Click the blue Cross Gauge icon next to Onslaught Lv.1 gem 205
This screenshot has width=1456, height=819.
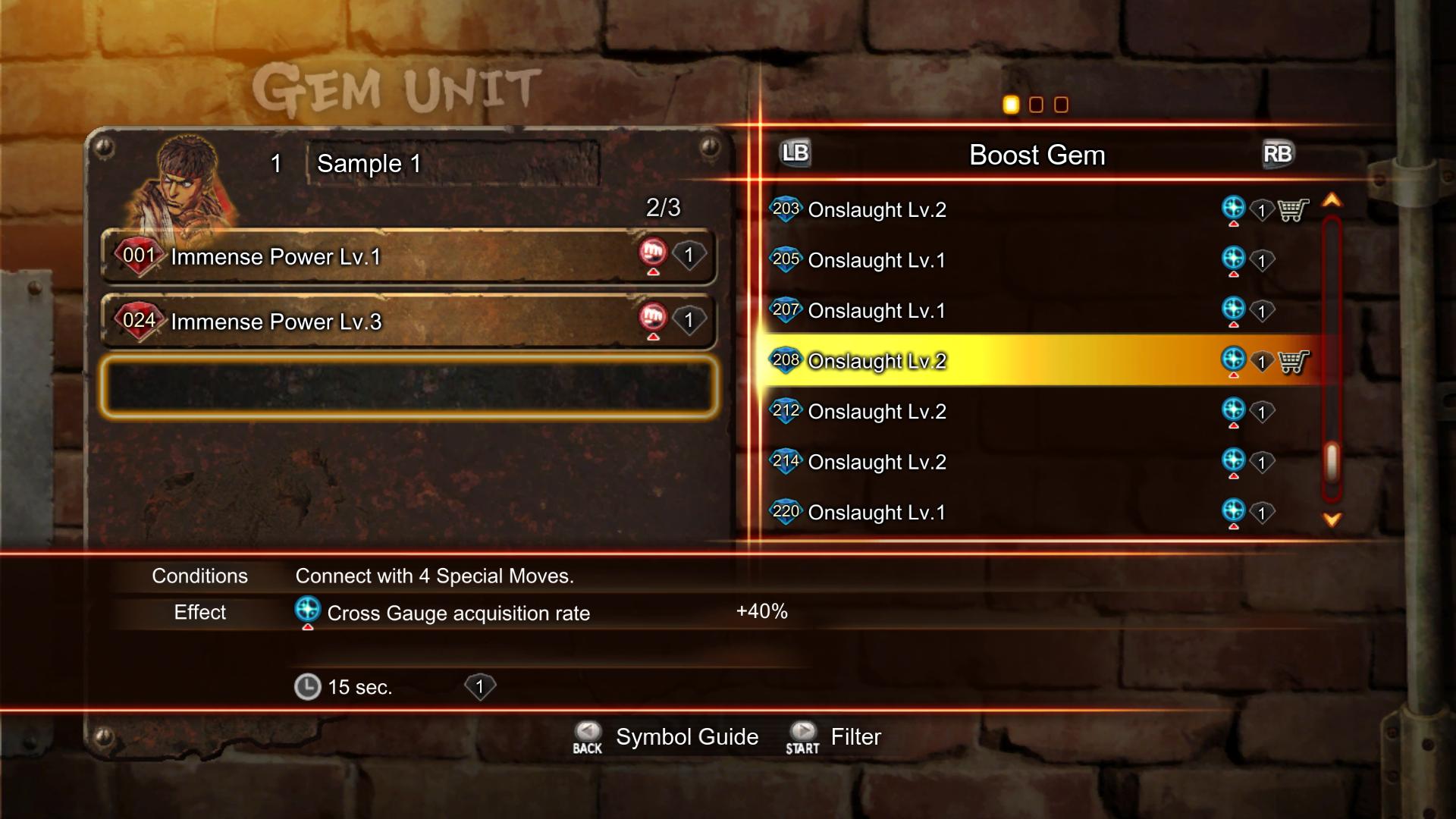click(x=1235, y=256)
